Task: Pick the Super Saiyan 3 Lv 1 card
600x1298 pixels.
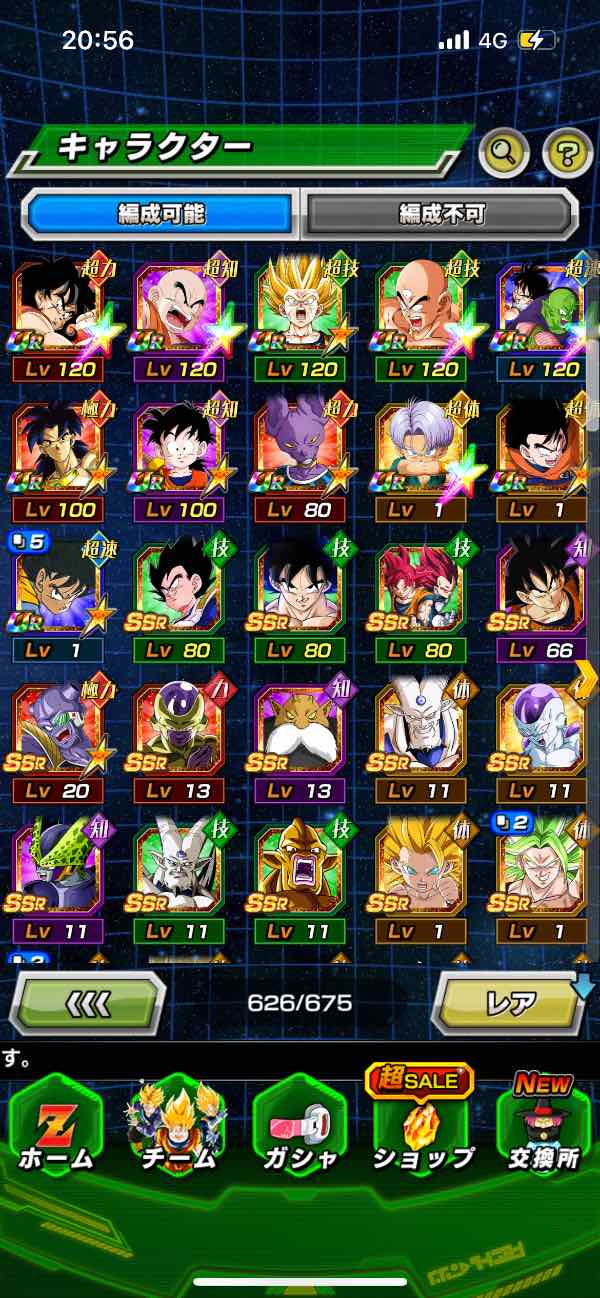Action: tap(421, 872)
